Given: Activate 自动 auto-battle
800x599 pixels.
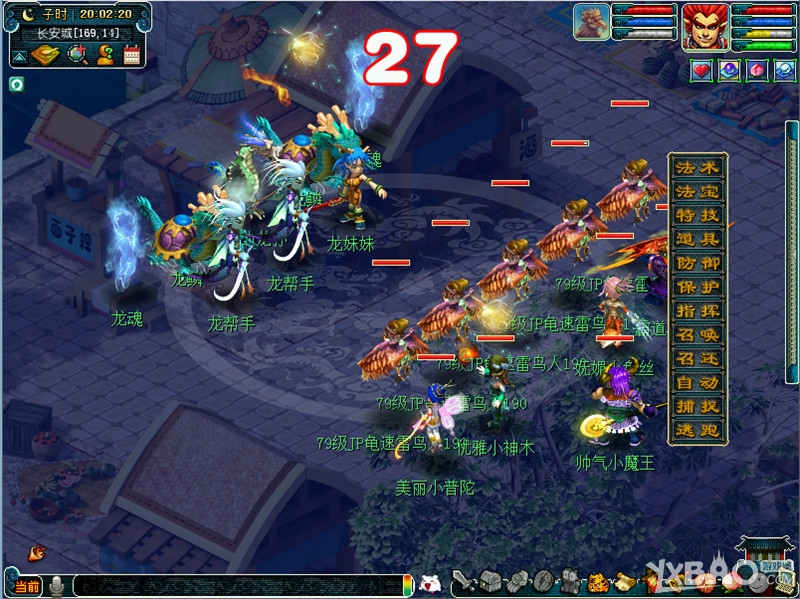Looking at the screenshot, I should tap(697, 383).
